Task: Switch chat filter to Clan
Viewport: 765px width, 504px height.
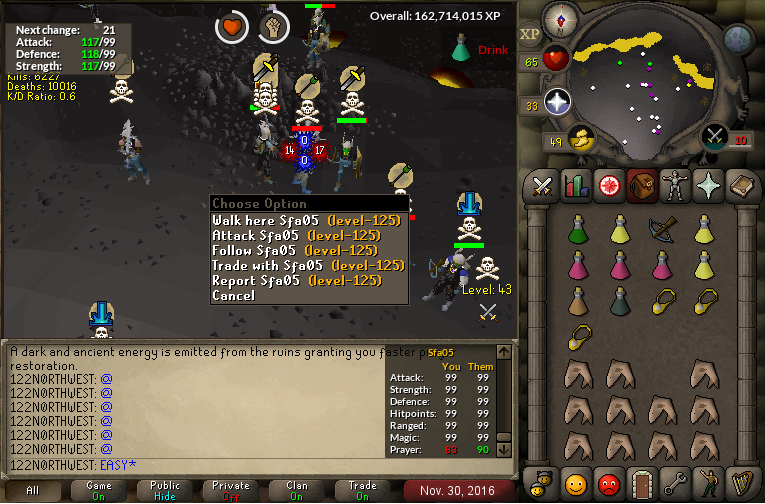Action: tap(297, 491)
